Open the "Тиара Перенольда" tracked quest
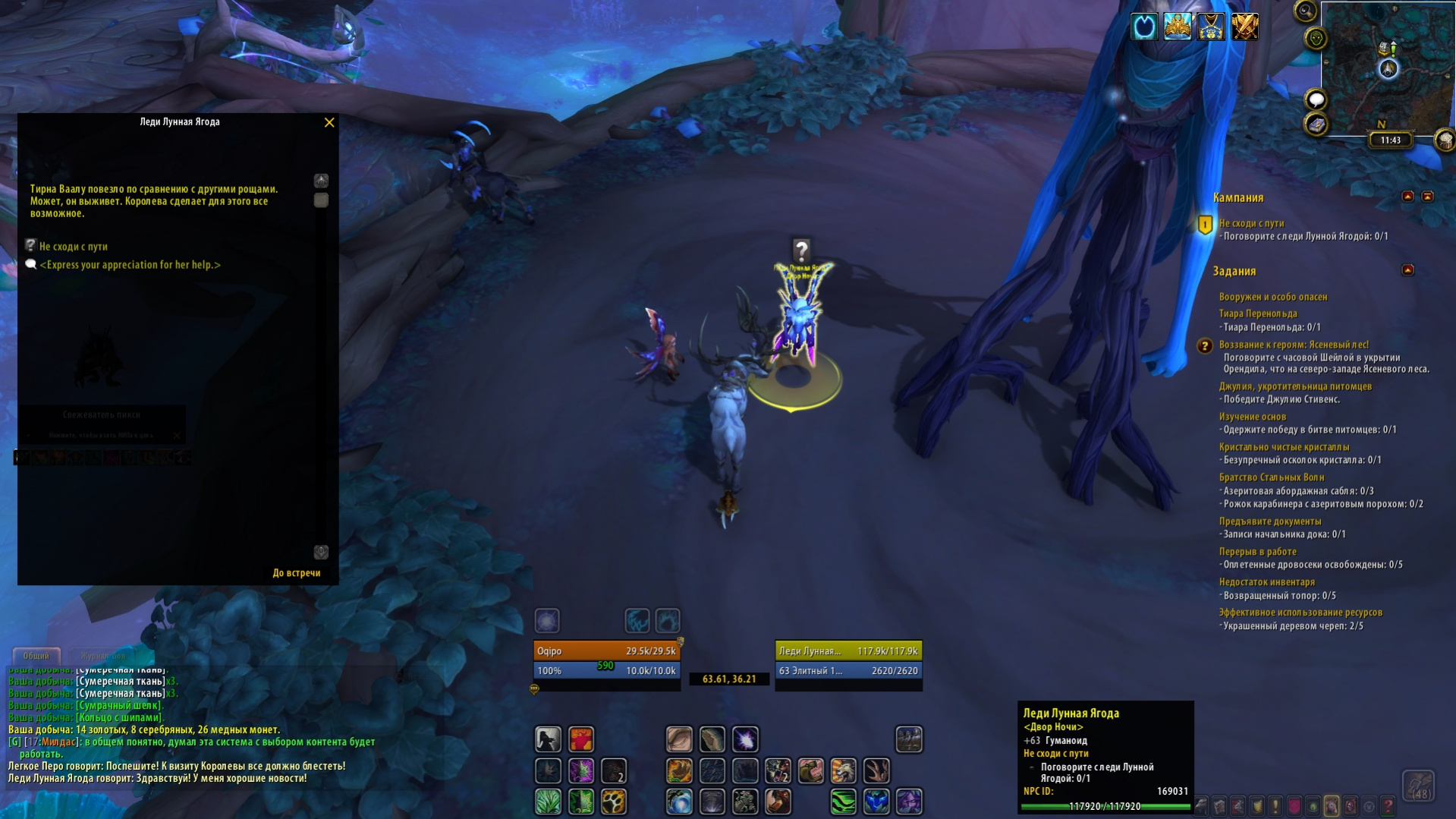The width and height of the screenshot is (1456, 819). [x=1257, y=313]
